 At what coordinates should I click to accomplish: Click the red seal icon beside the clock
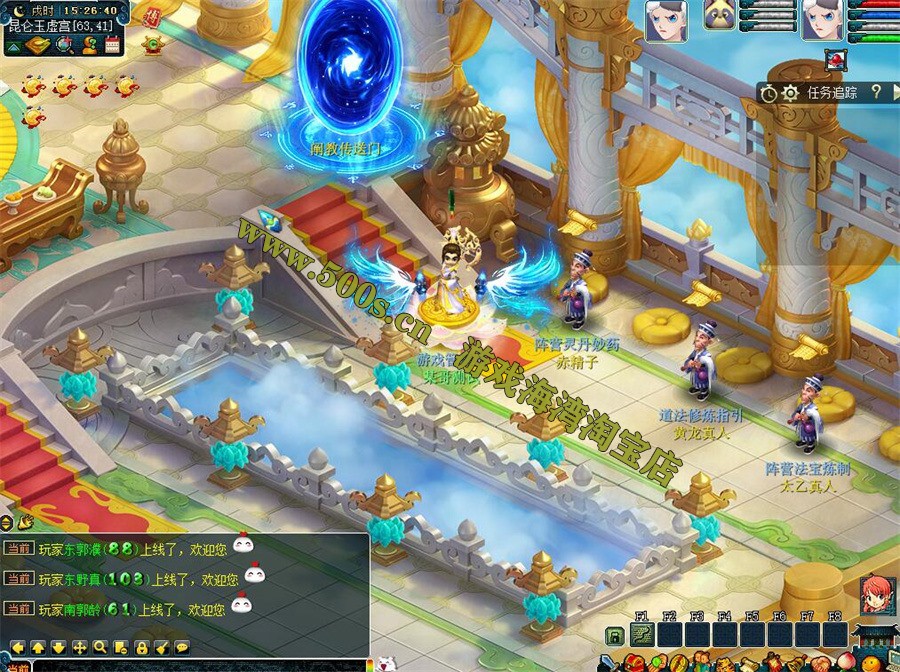click(153, 16)
